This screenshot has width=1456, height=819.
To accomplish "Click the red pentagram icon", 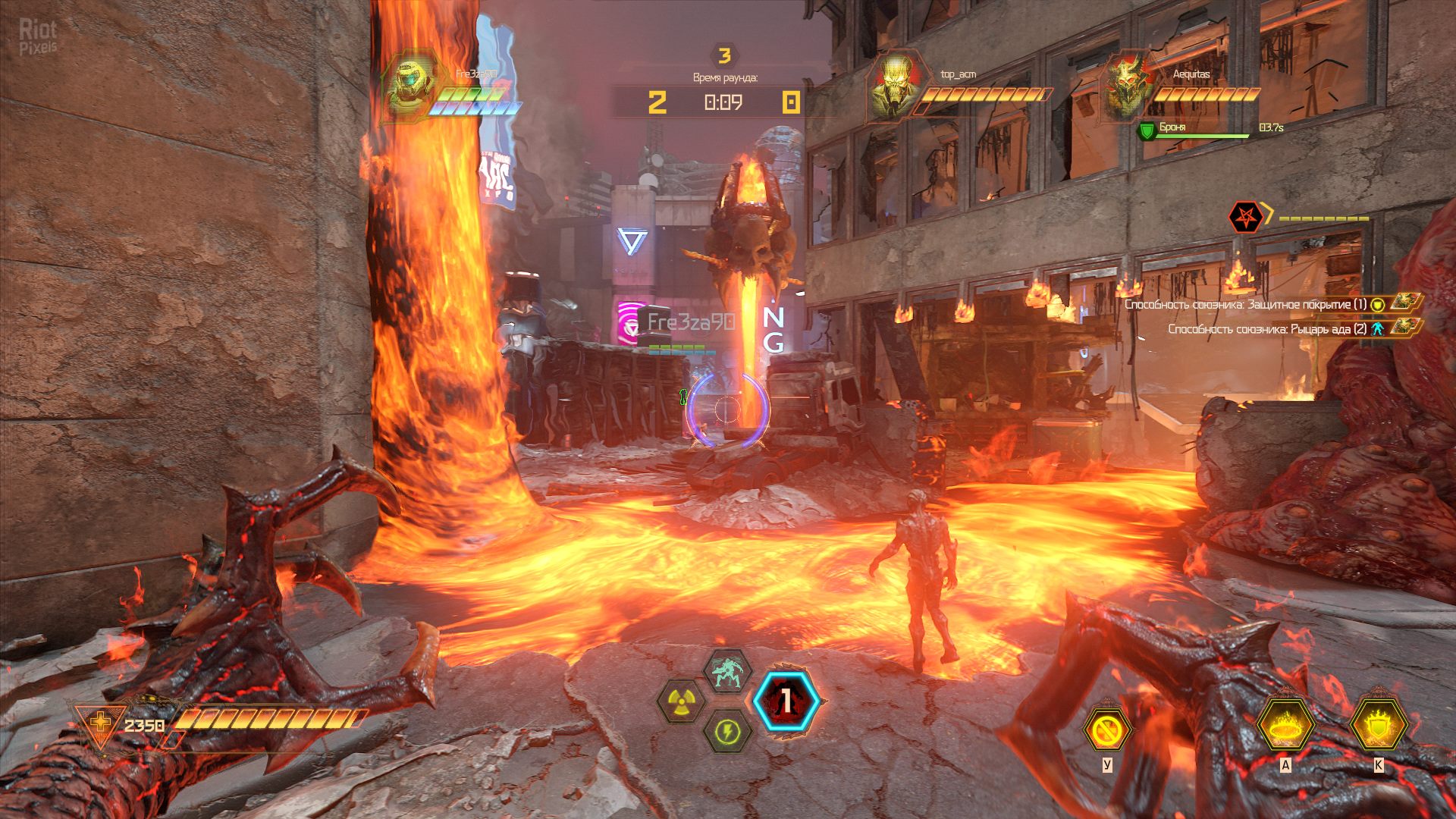I will click(x=1244, y=218).
